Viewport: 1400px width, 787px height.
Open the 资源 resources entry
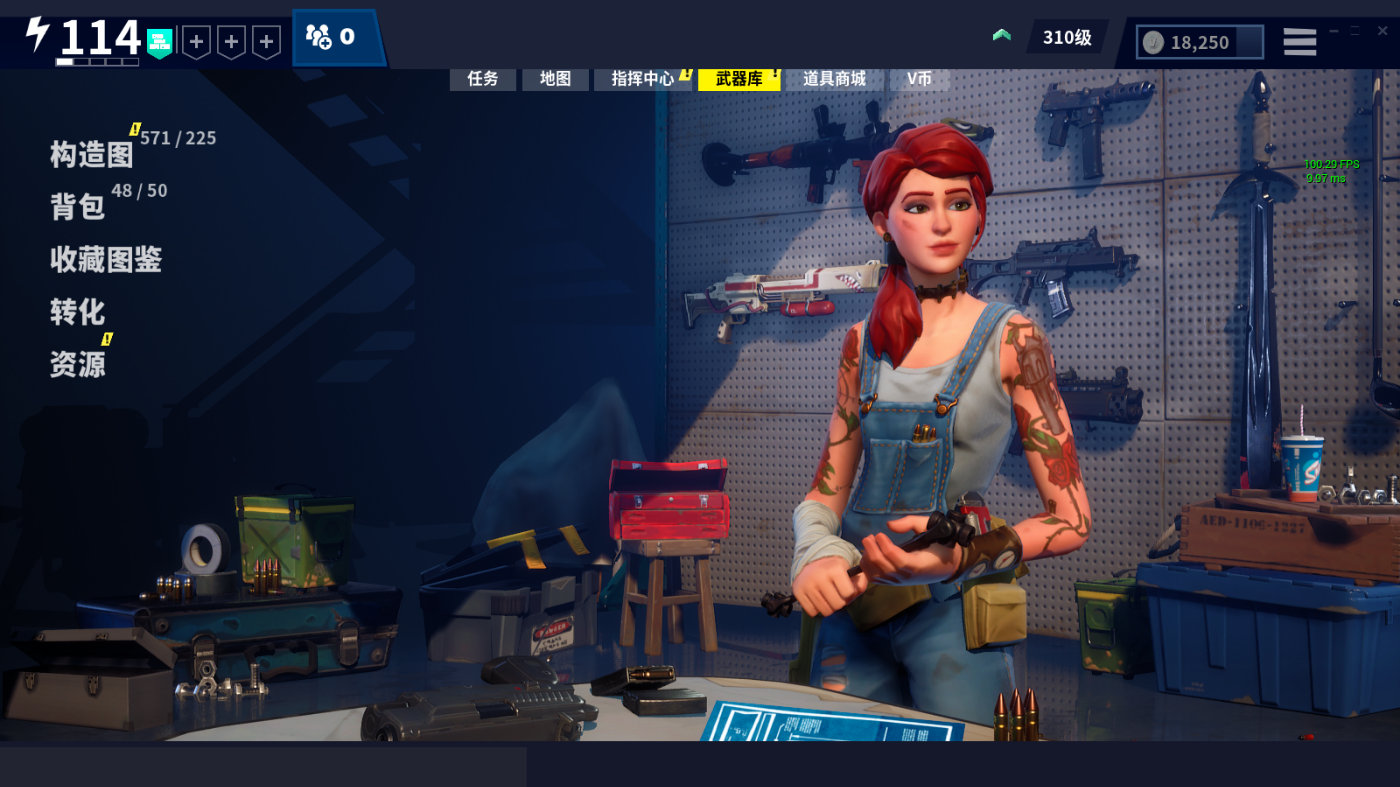click(x=78, y=364)
